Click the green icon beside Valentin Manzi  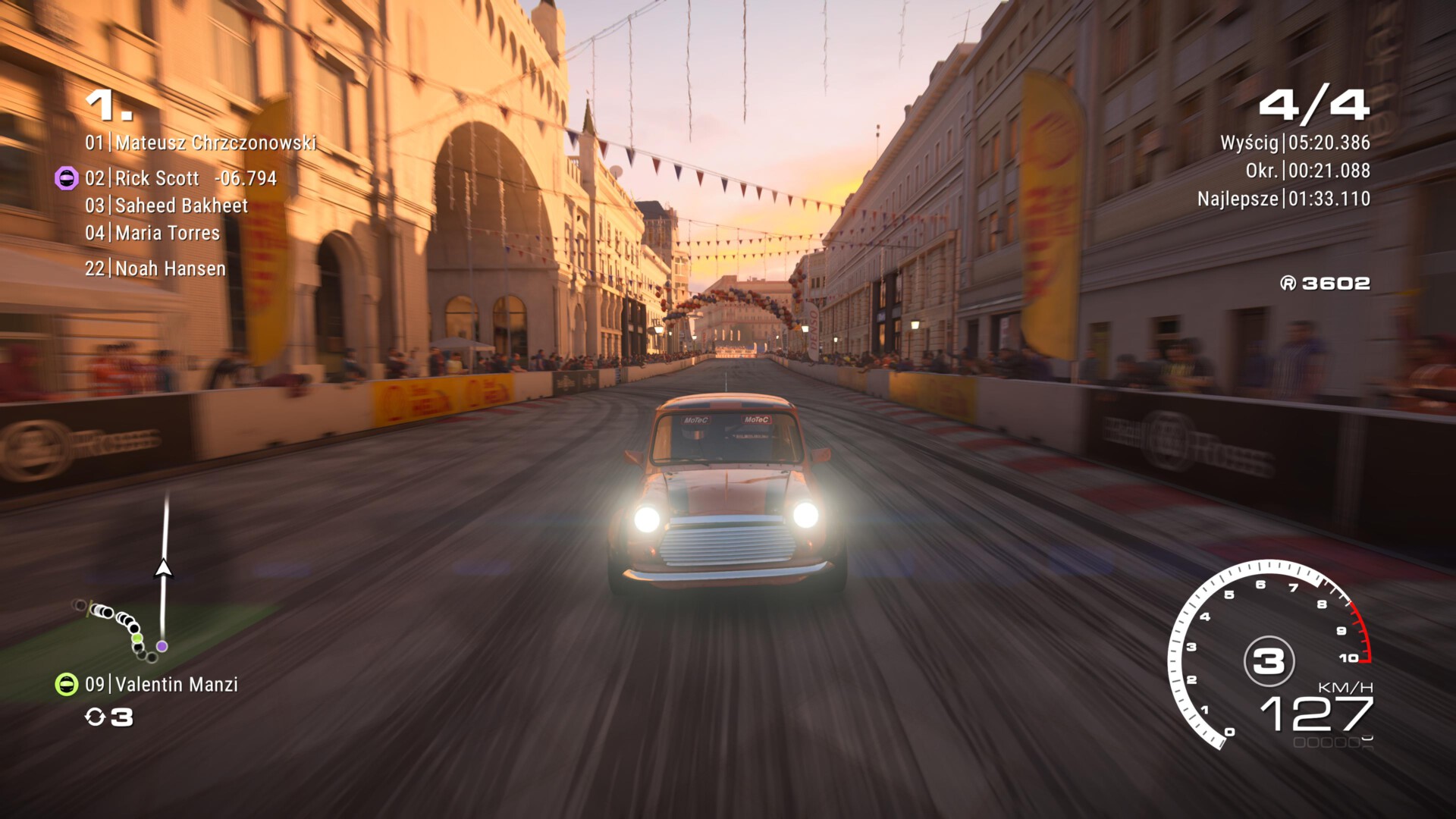tap(67, 685)
